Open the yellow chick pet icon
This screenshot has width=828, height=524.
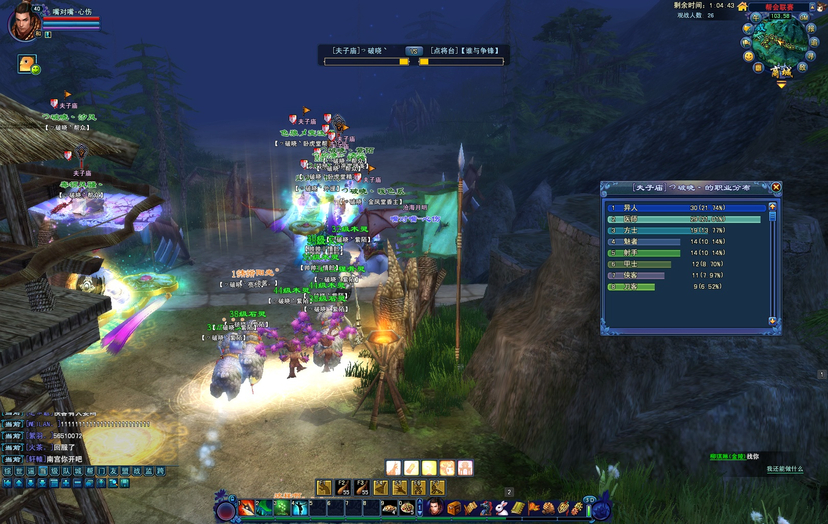click(26, 63)
